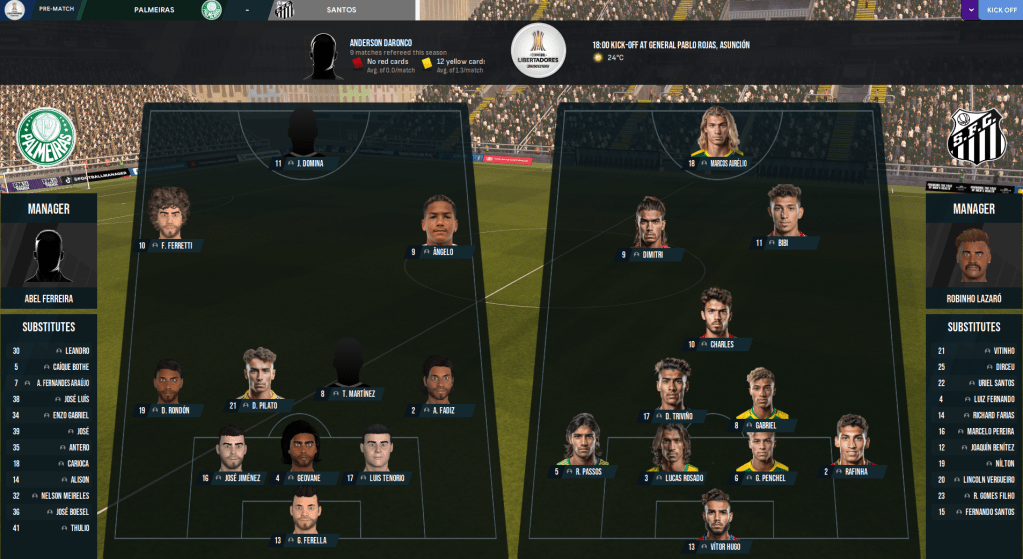Select Ângelo in the Palmeiras formation
Viewport: 1023px width, 559px height.
(x=437, y=251)
